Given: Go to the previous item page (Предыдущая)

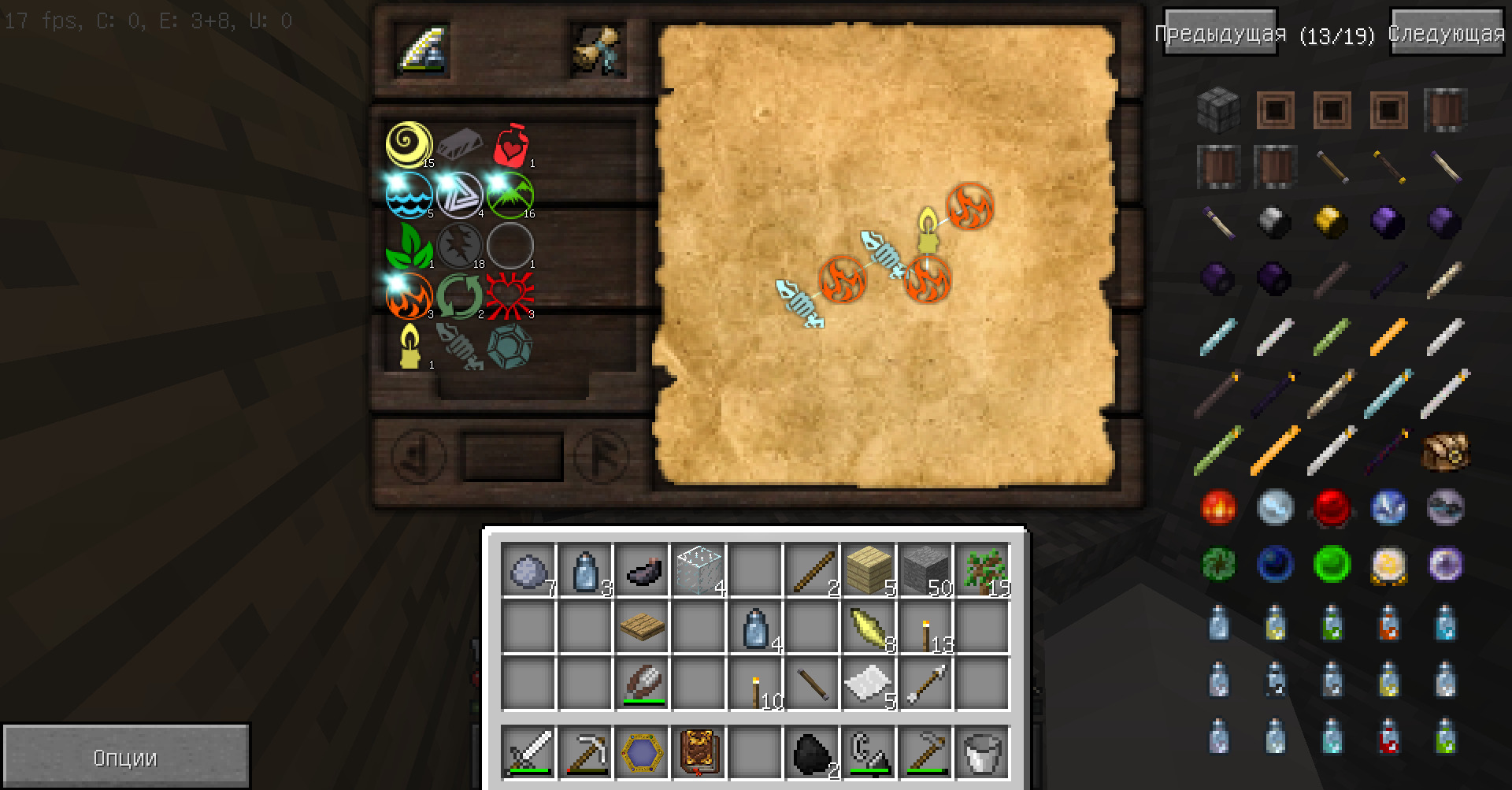Looking at the screenshot, I should click(1220, 33).
